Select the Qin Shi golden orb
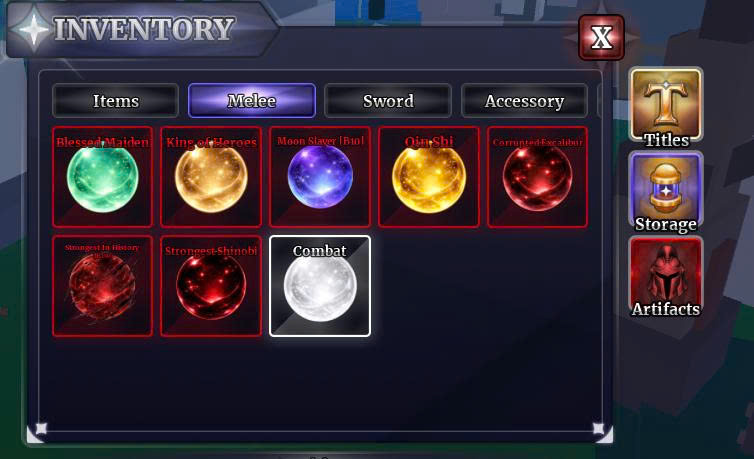The width and height of the screenshot is (754, 459). coord(429,177)
